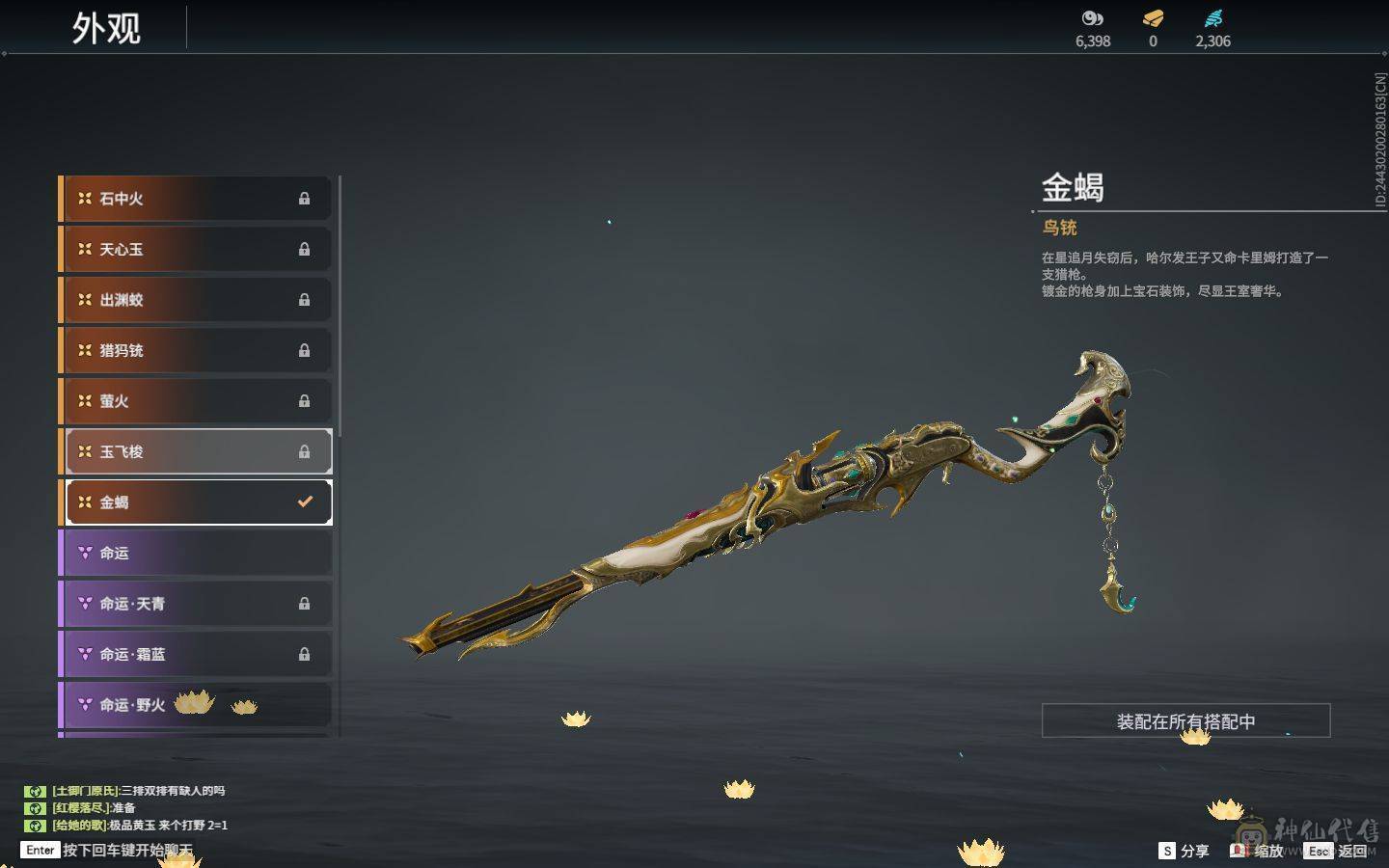Toggle the checkmark on the 金蝎 skin
The image size is (1389, 868).
tap(306, 501)
